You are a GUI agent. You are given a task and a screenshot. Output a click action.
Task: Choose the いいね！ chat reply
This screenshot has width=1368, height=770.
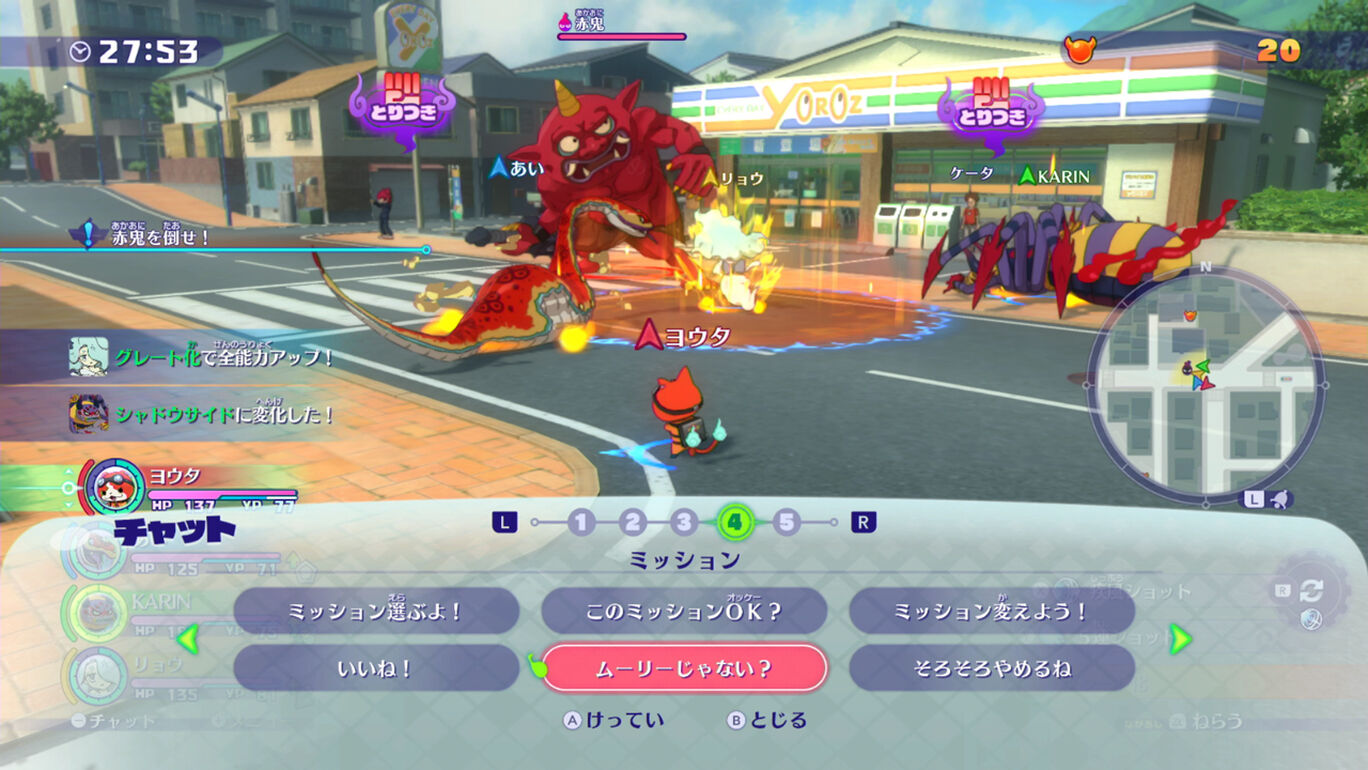(380, 667)
